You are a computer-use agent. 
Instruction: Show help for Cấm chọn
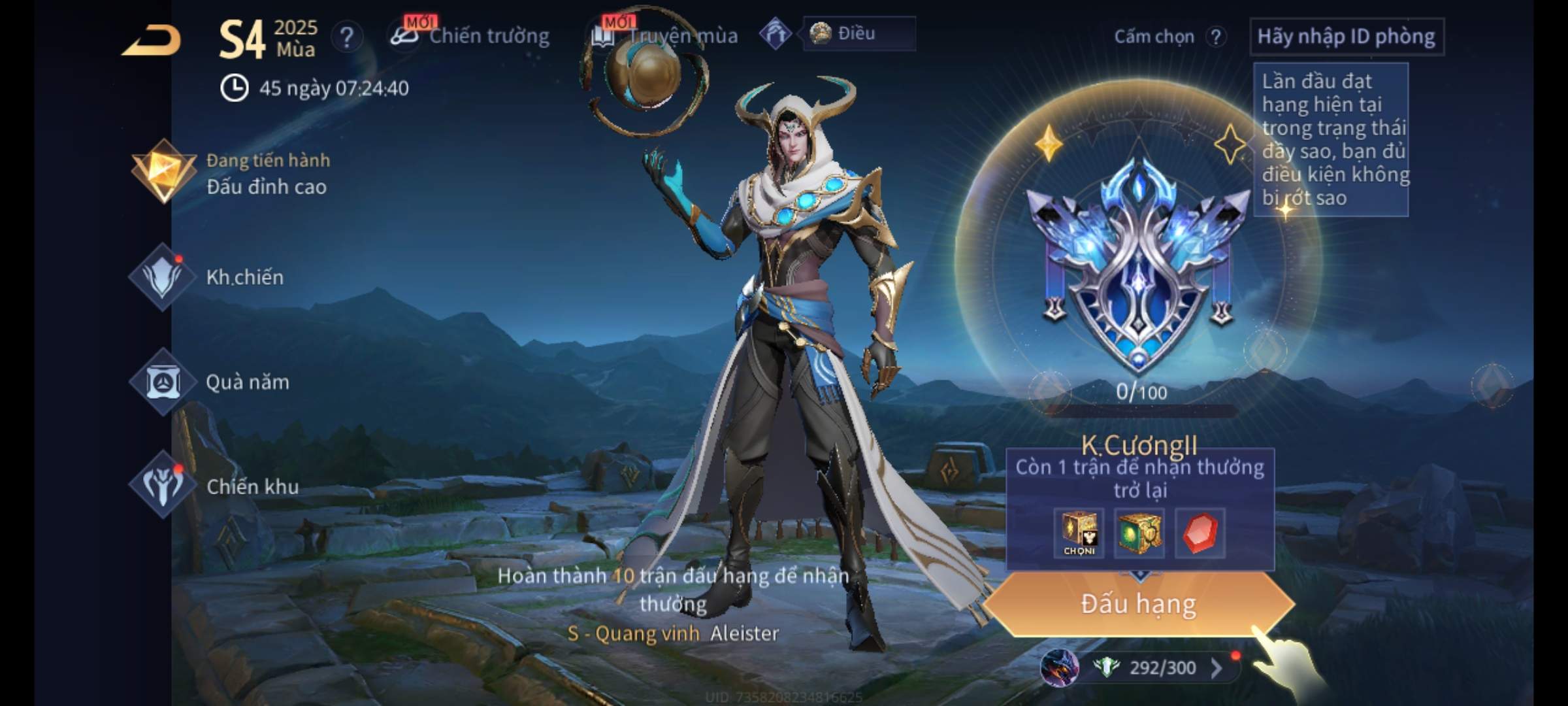click(1215, 37)
